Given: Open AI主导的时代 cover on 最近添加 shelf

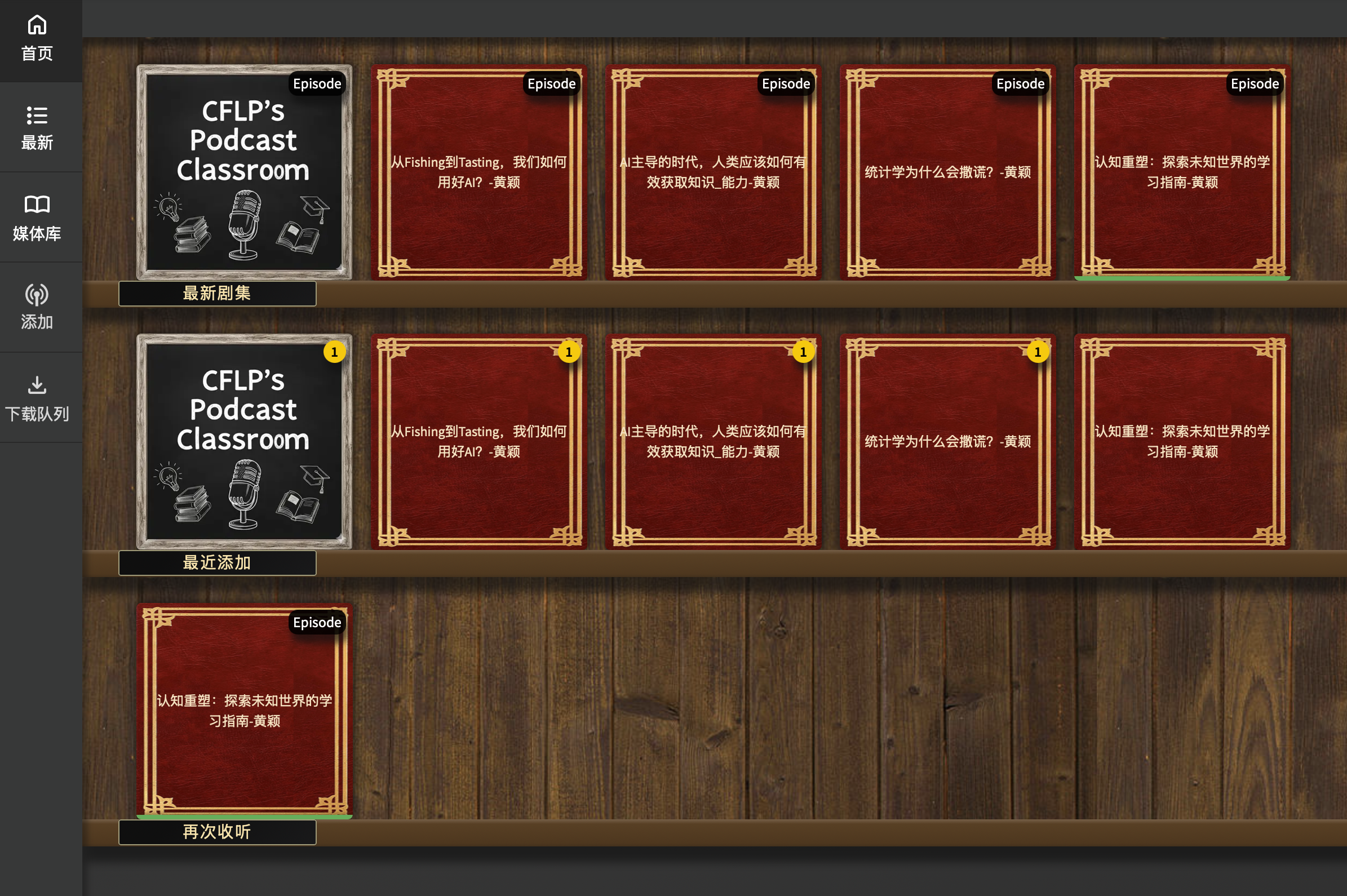Looking at the screenshot, I should (712, 441).
